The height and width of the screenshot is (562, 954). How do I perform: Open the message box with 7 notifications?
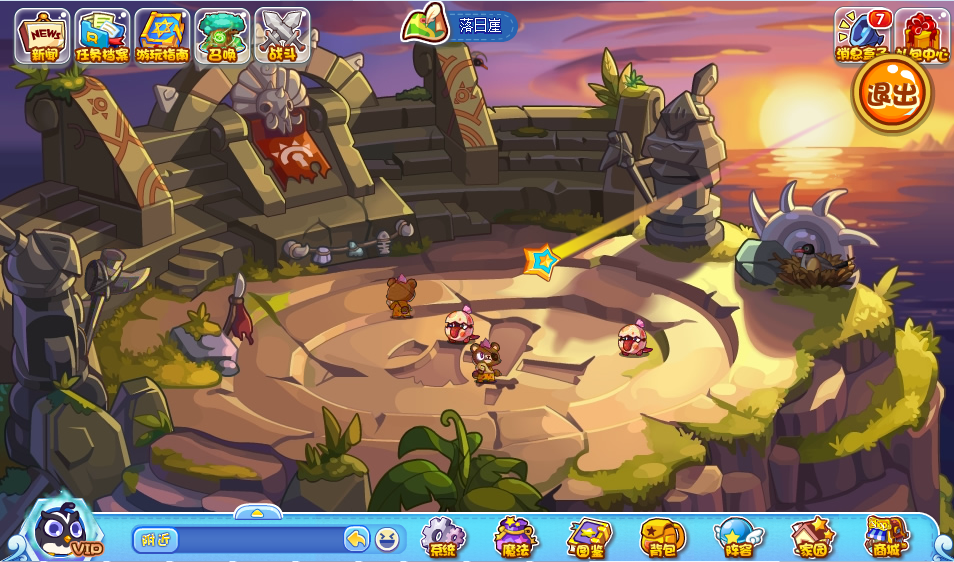point(862,35)
